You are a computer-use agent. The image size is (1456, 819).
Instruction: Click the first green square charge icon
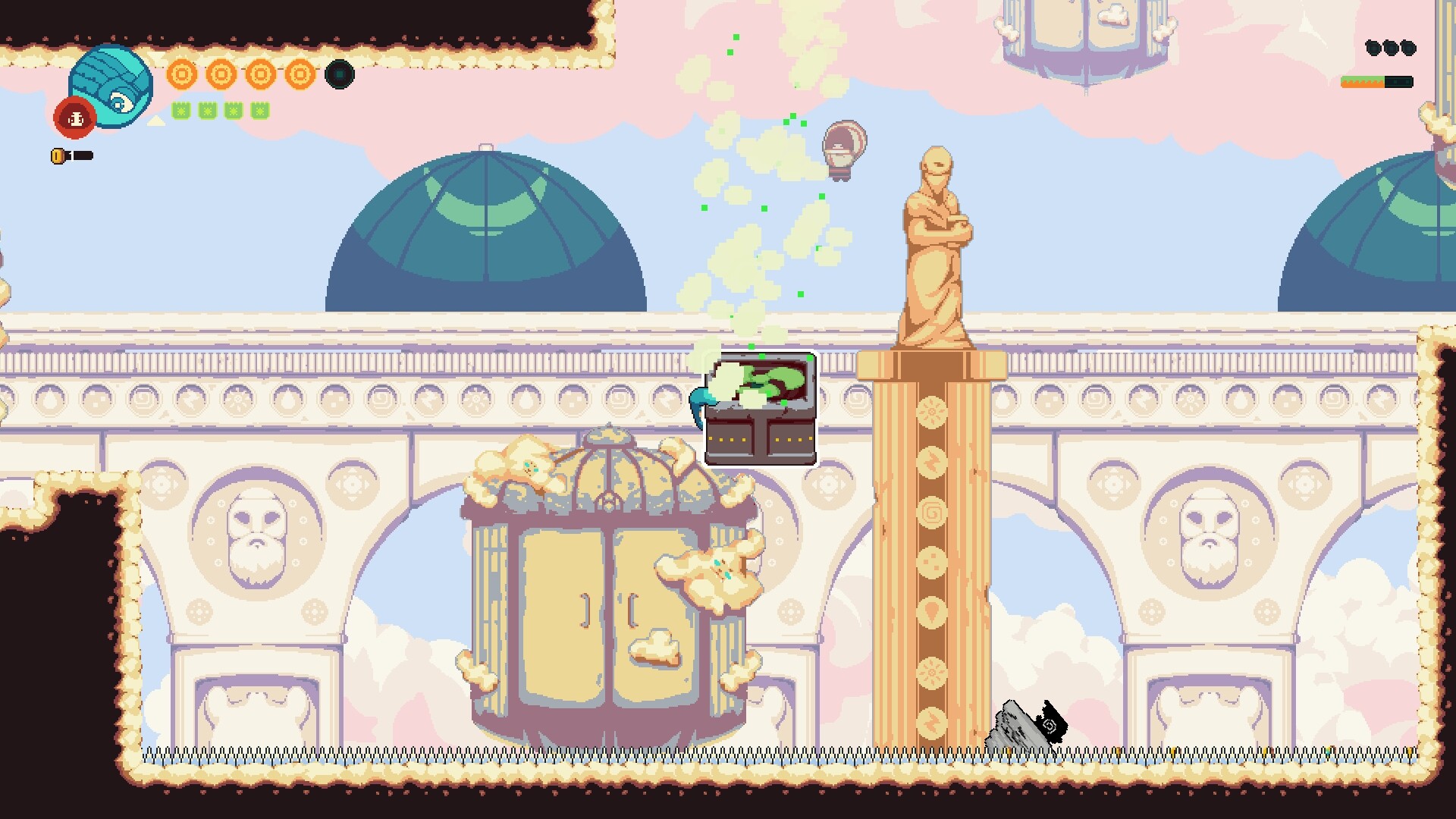180,110
